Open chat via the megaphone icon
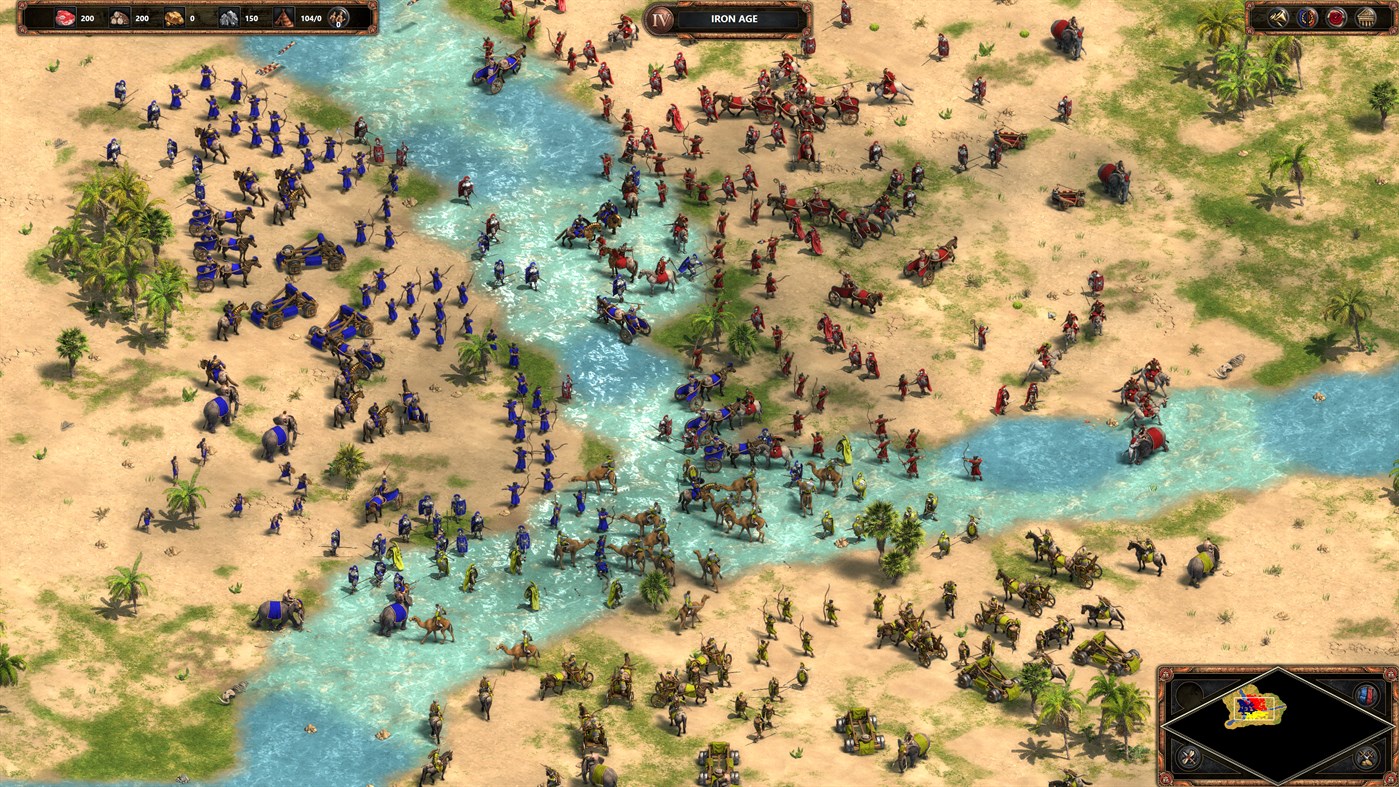 [x=1277, y=16]
